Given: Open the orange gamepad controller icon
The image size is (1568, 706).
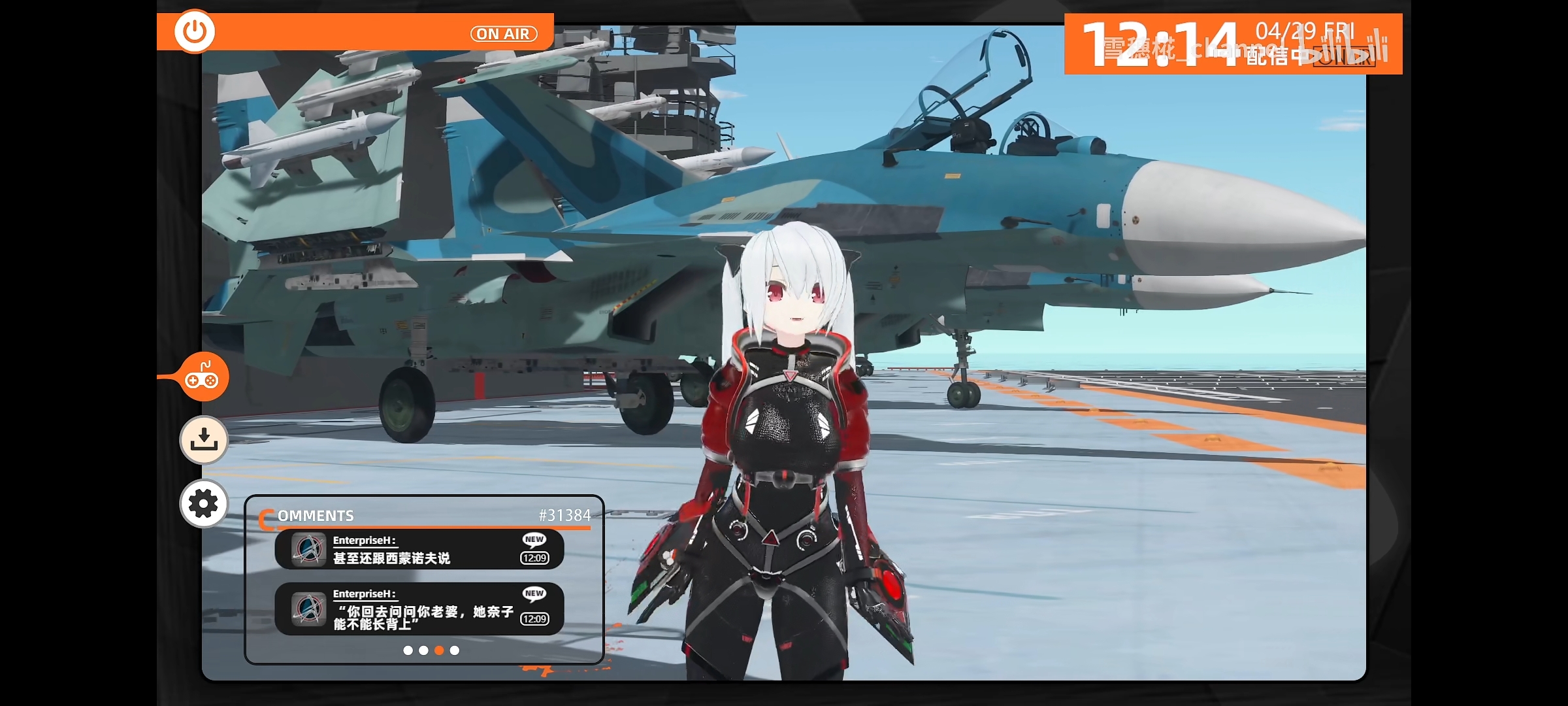Looking at the screenshot, I should click(x=203, y=377).
